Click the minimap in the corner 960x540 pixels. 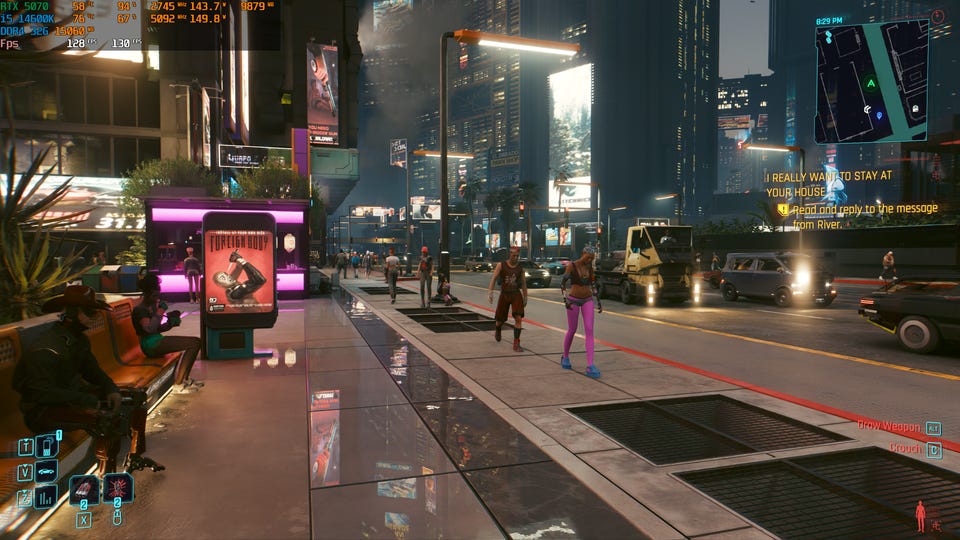tap(870, 82)
